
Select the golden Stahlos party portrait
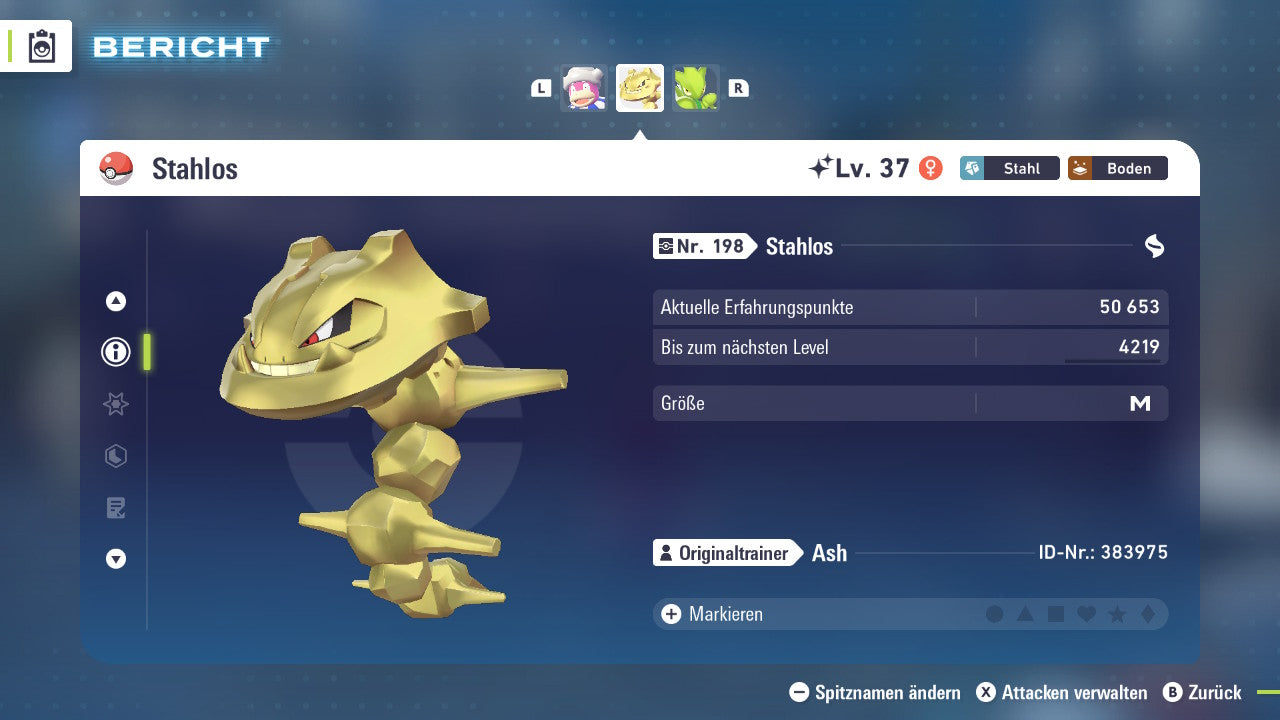pyautogui.click(x=640, y=88)
